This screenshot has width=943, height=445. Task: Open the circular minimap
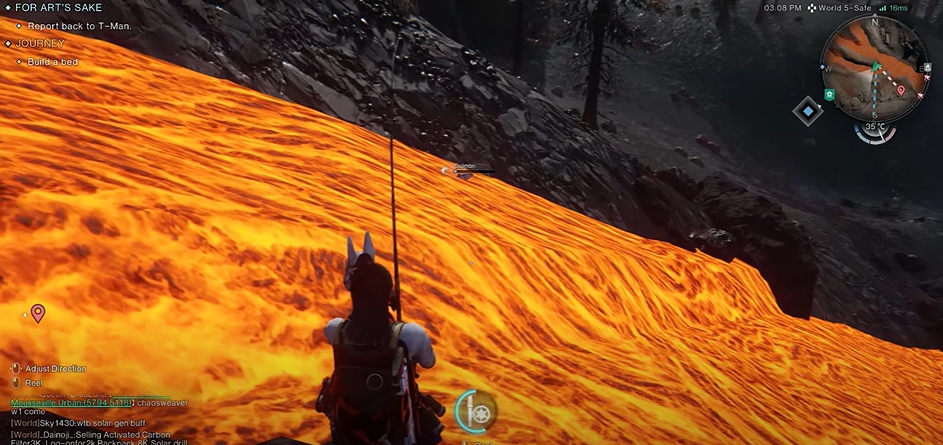pos(873,68)
